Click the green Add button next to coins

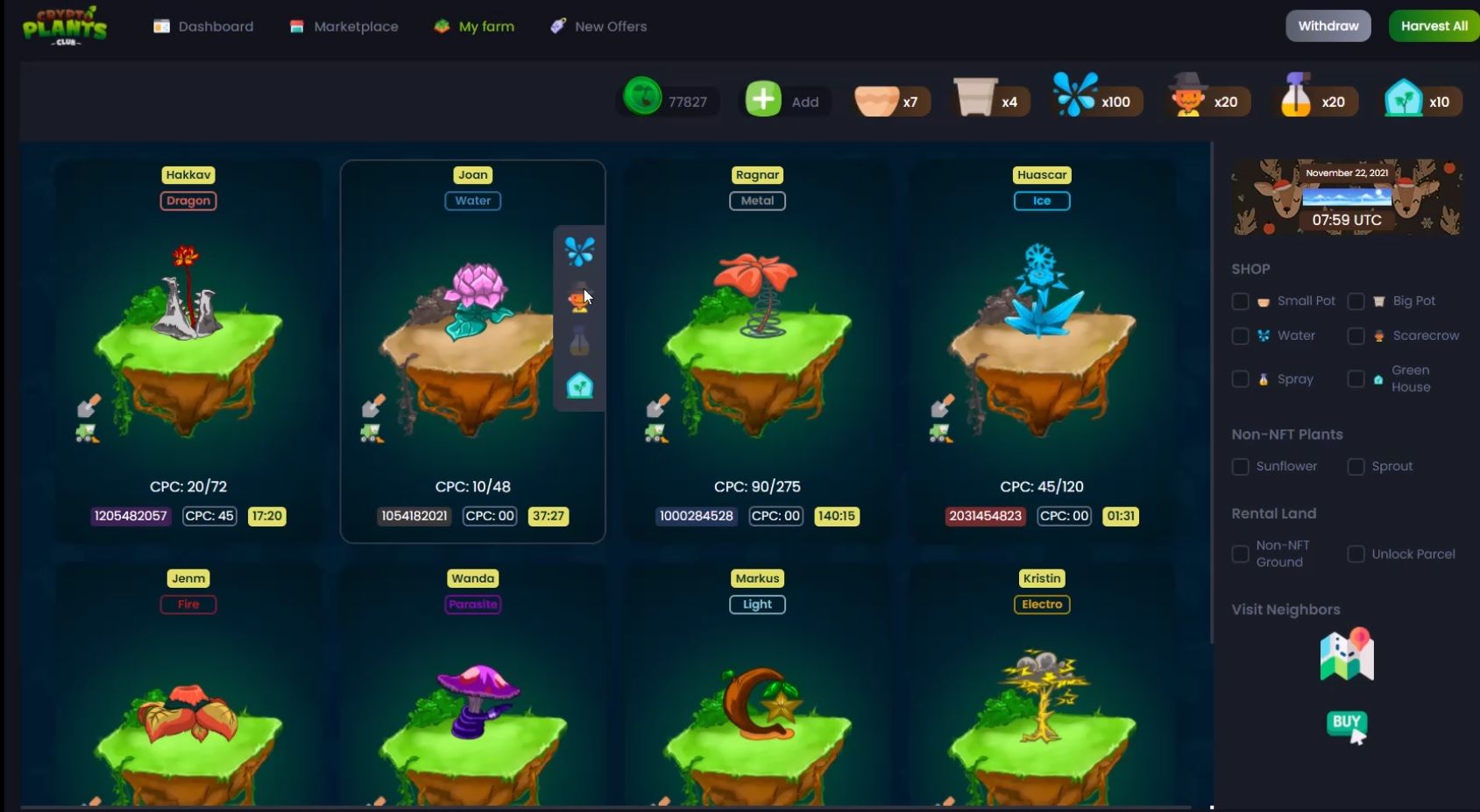[763, 99]
